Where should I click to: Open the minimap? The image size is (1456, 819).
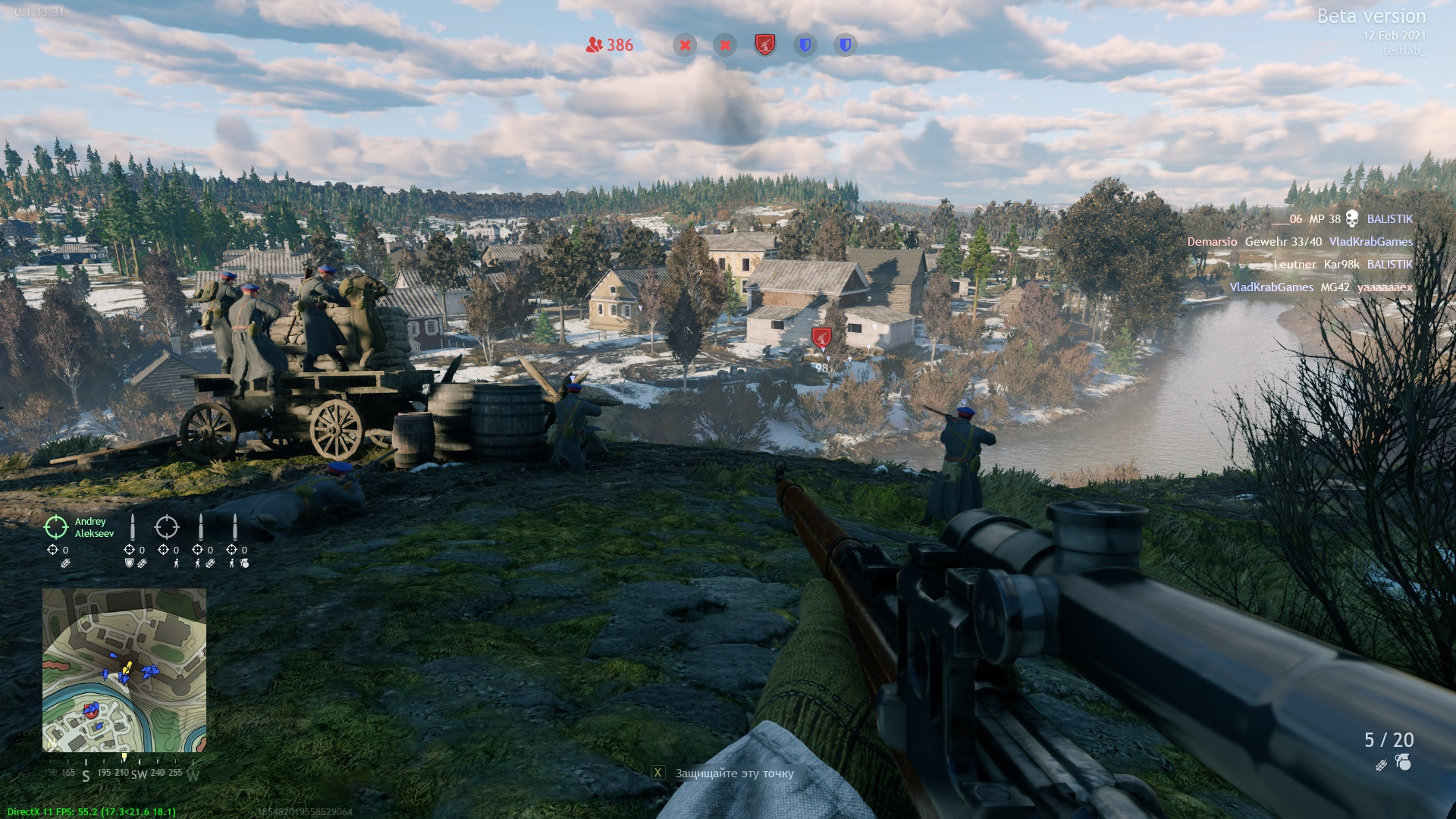tap(124, 670)
